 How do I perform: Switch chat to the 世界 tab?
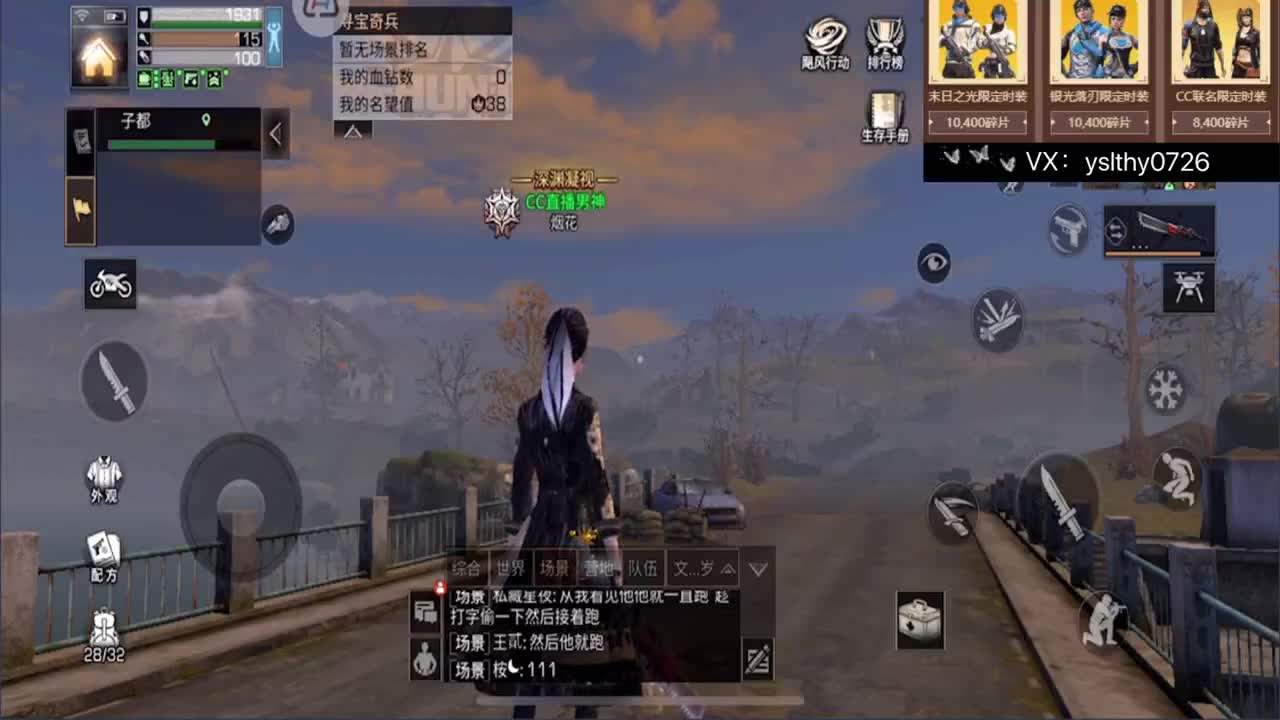click(511, 568)
